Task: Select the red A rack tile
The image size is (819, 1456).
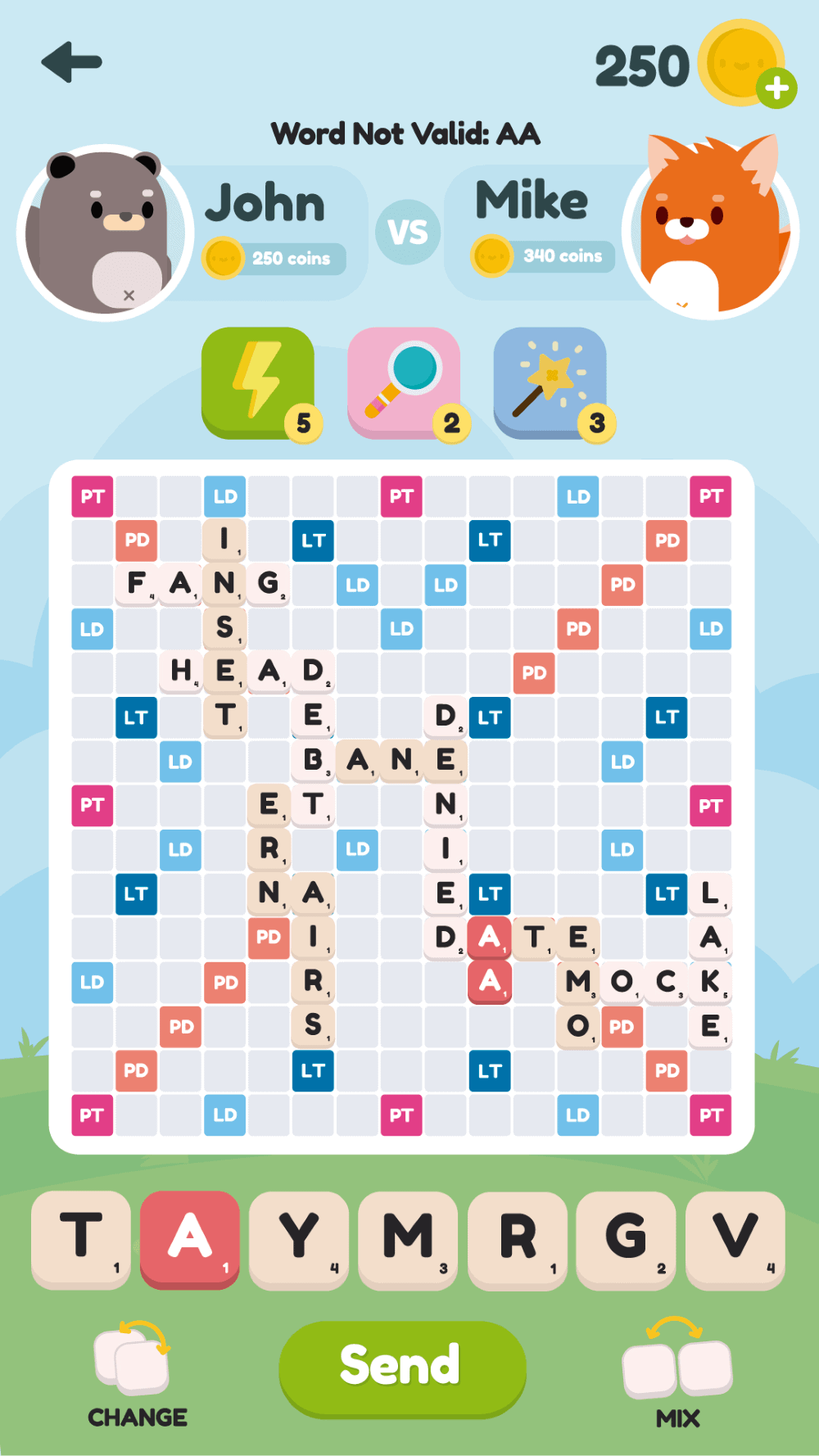Action: 190,1238
